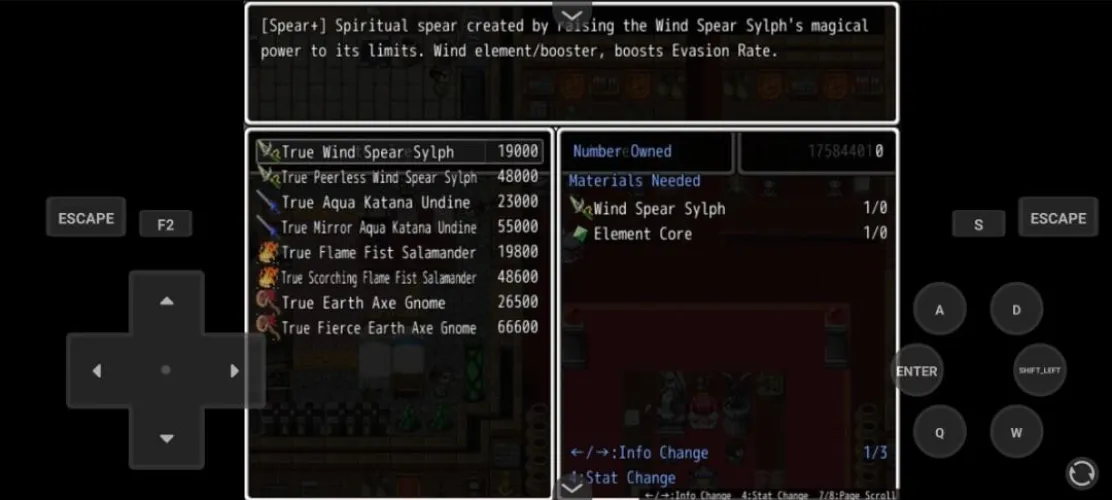Tap the right ESCAPE overlay button

1058,217
